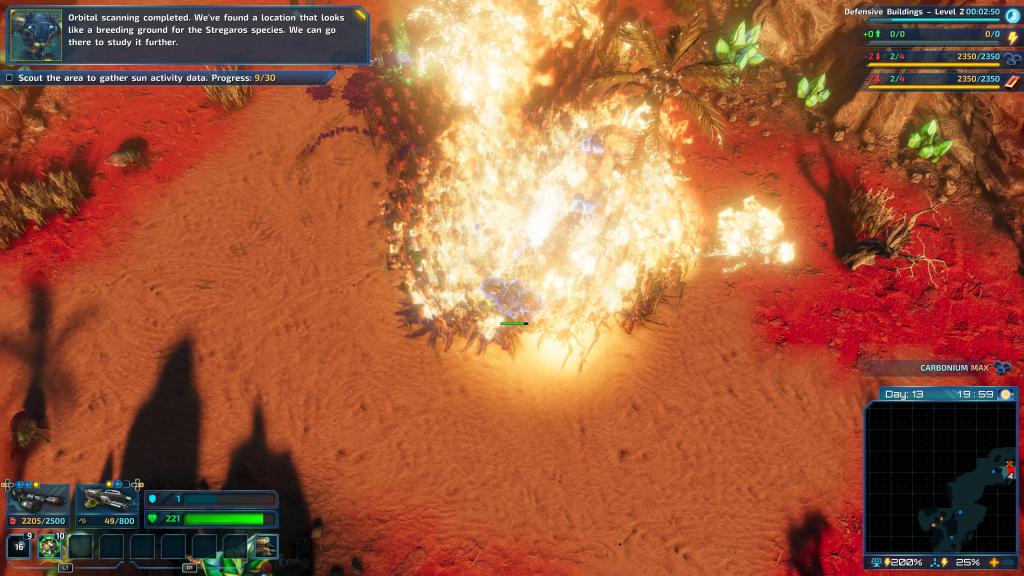Open the research timer clock icon
The image size is (1024, 576).
[1012, 15]
